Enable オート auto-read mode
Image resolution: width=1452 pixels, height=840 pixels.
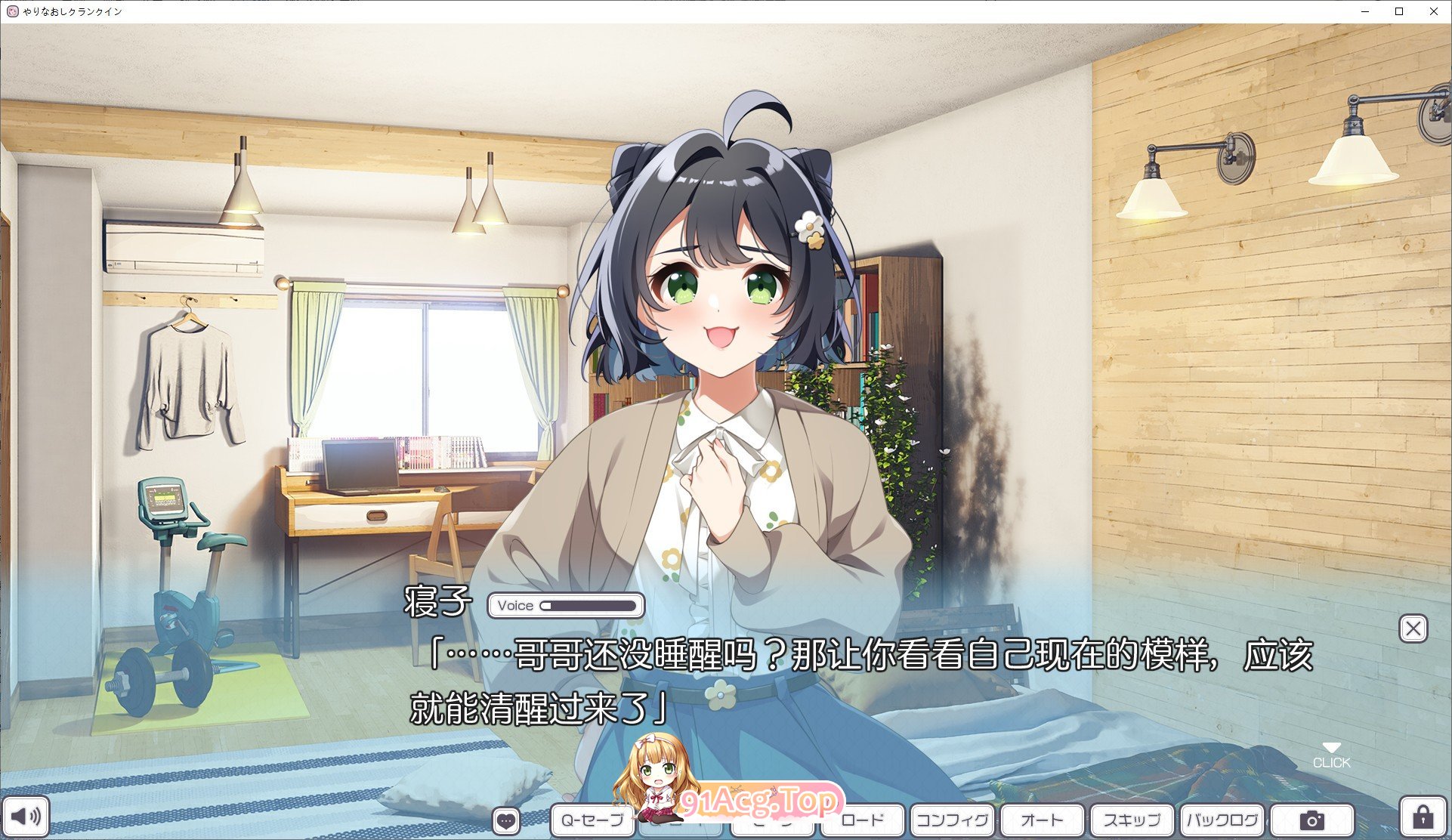(x=1042, y=820)
